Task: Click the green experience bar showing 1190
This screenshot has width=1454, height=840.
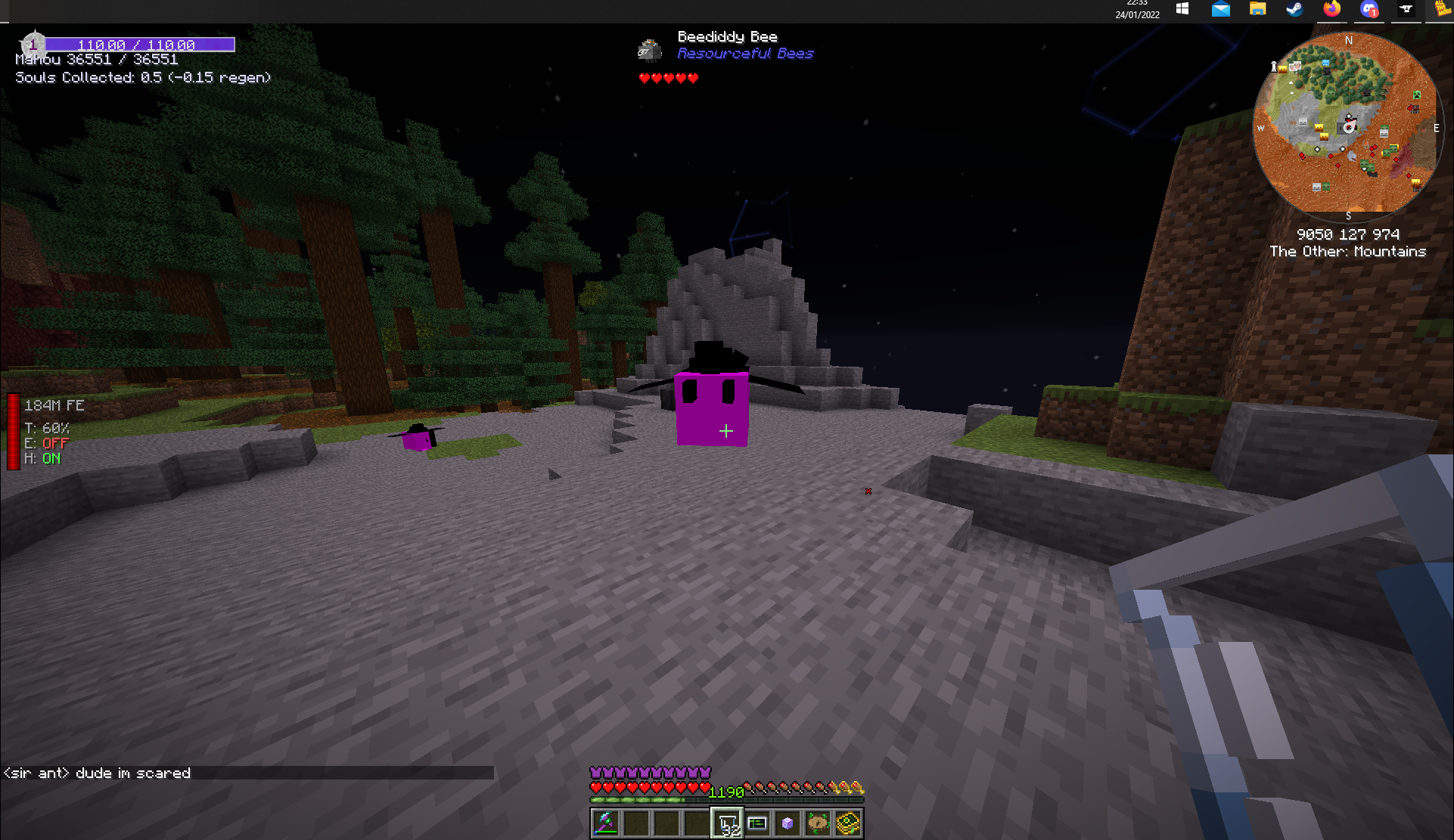Action: point(726,792)
